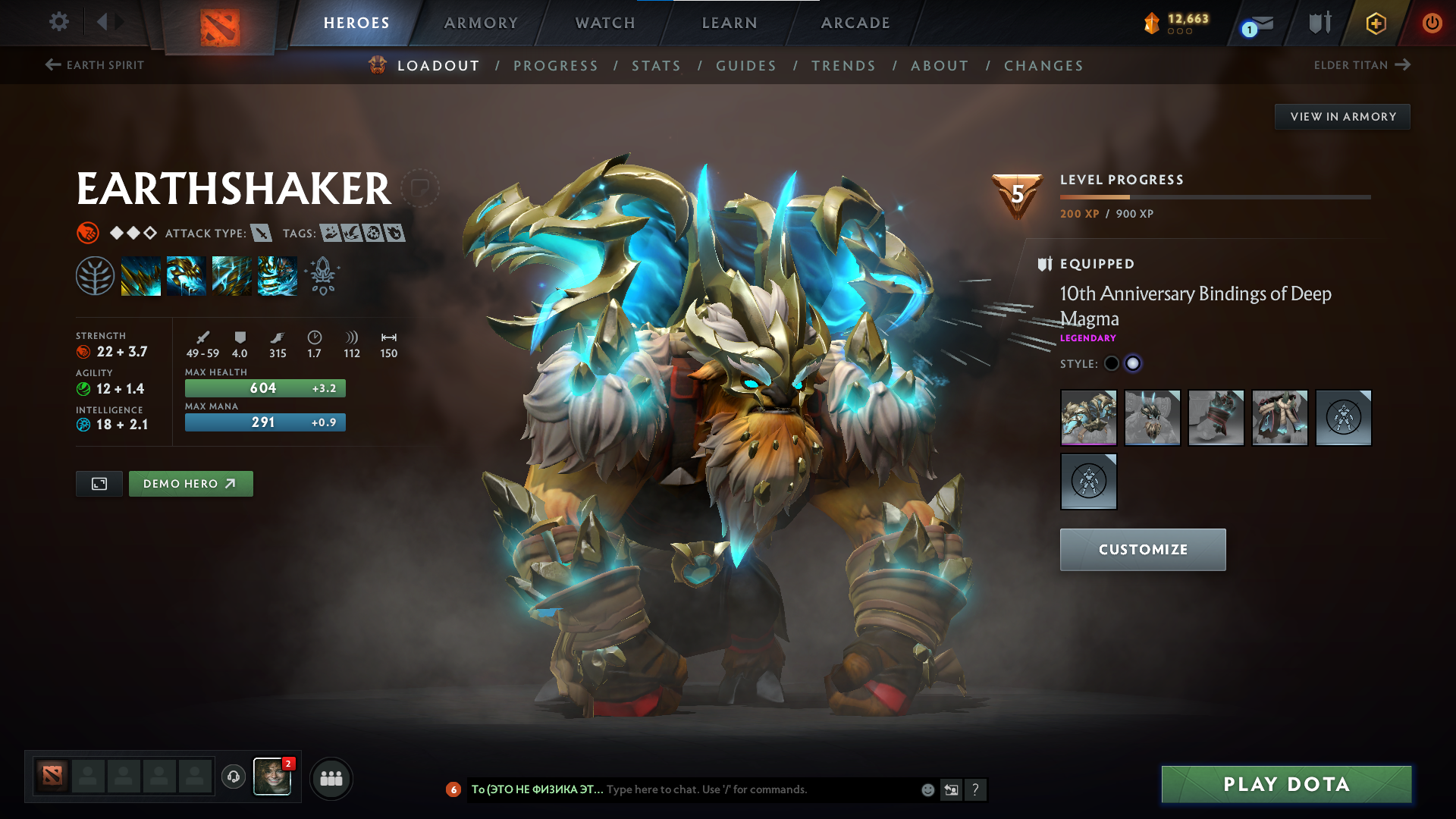Viewport: 1456px width, 819px height.
Task: Open the Earthshaker talent tree icon
Action: [95, 275]
